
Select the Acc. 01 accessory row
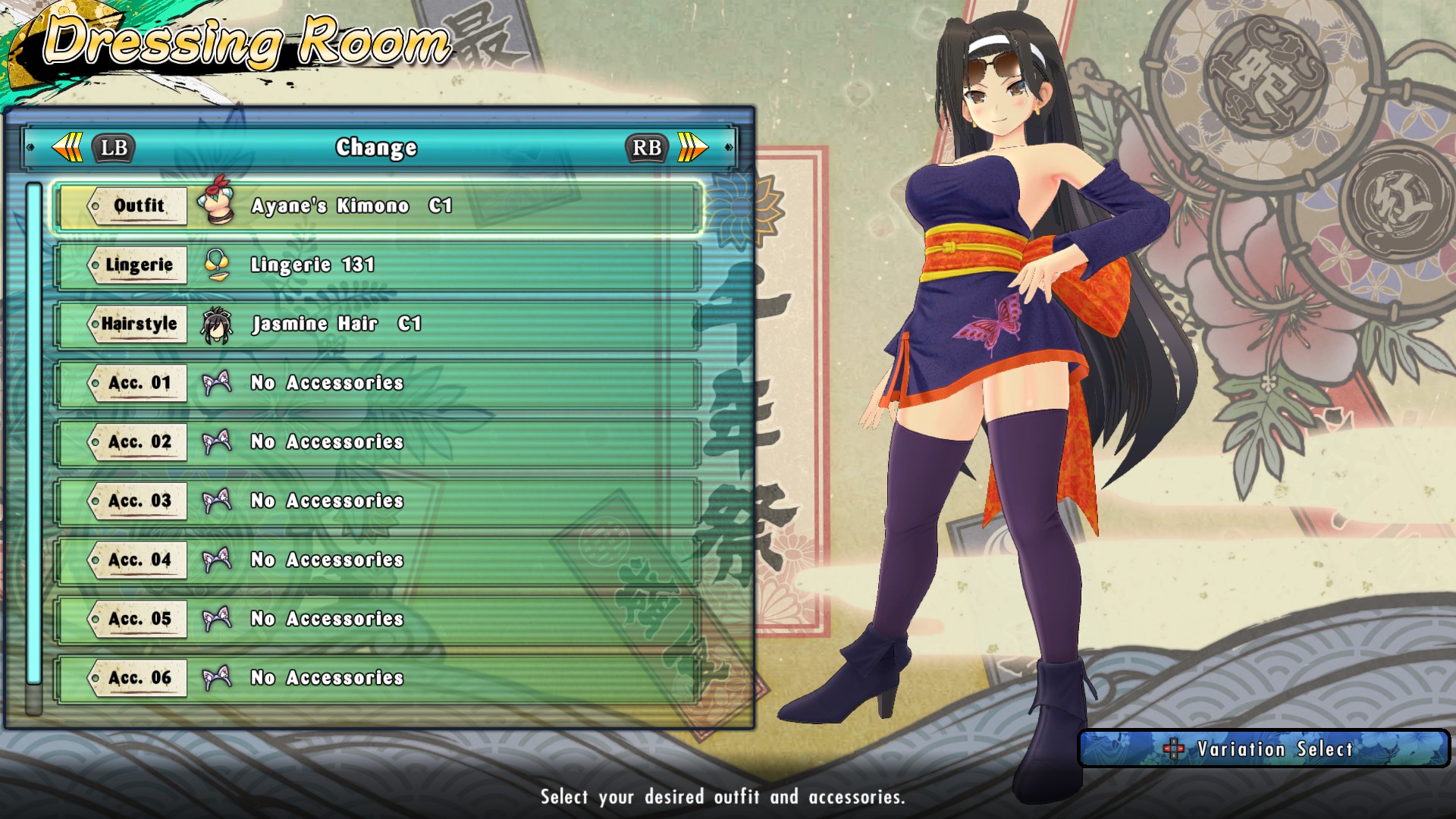[377, 384]
